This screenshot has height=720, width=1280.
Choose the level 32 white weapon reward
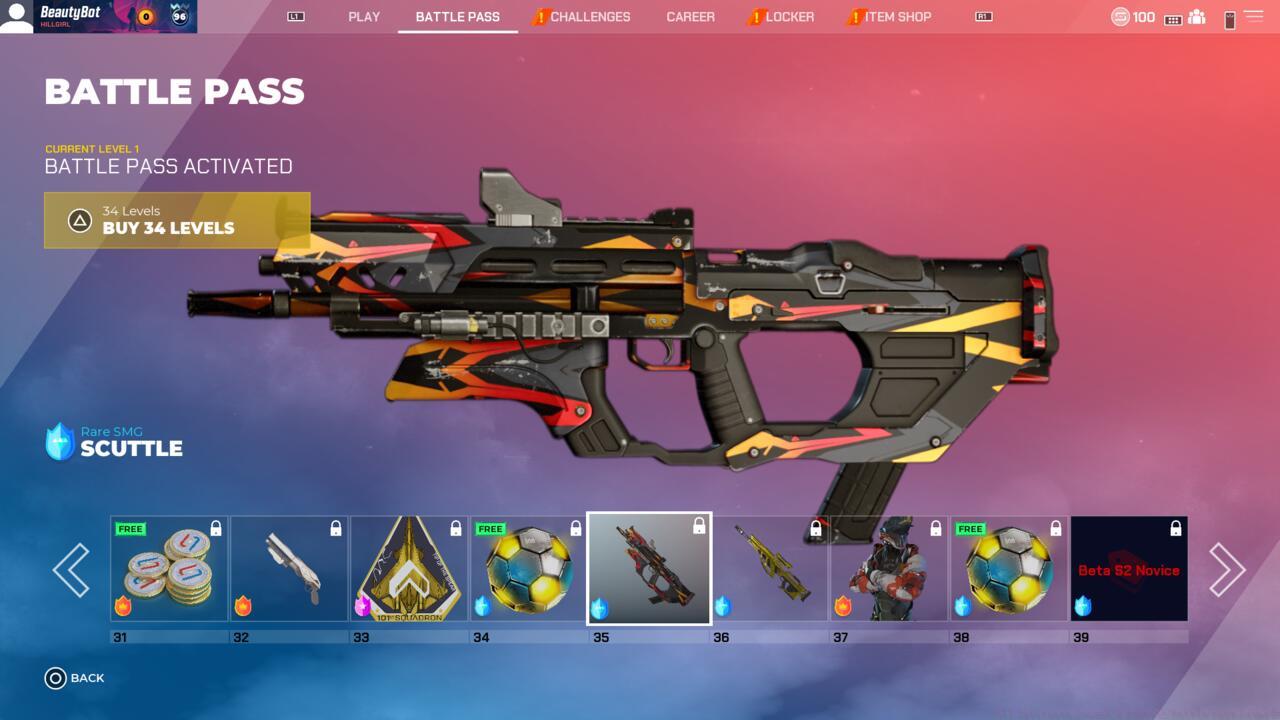289,569
